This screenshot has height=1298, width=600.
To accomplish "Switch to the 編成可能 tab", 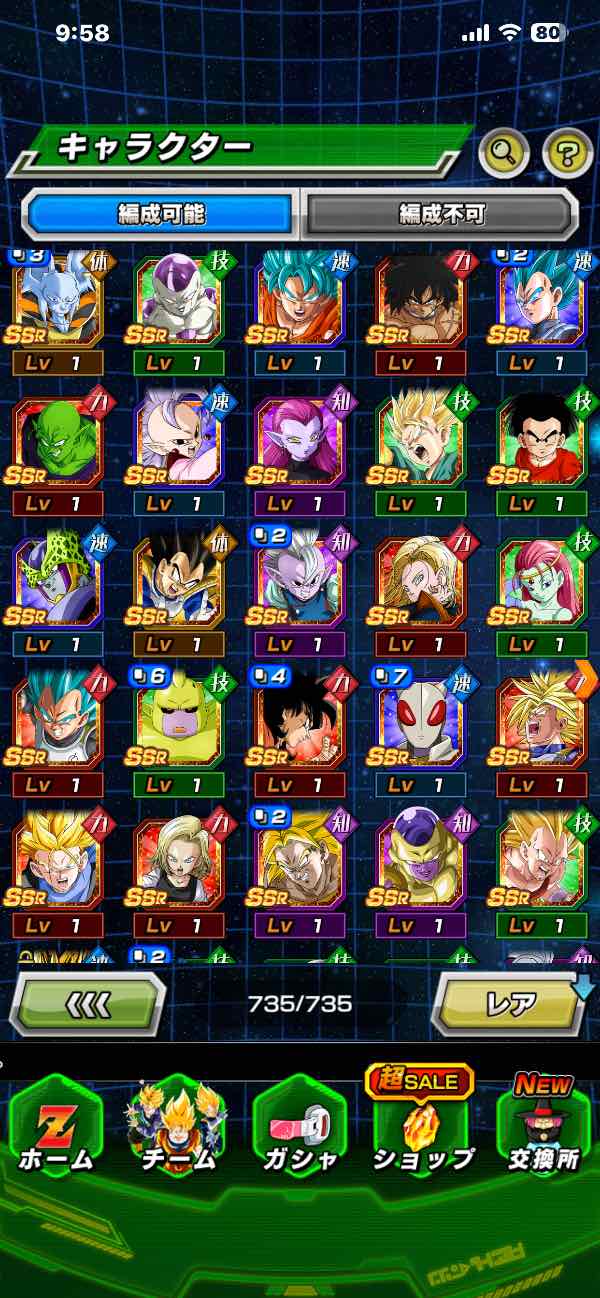I will click(160, 213).
